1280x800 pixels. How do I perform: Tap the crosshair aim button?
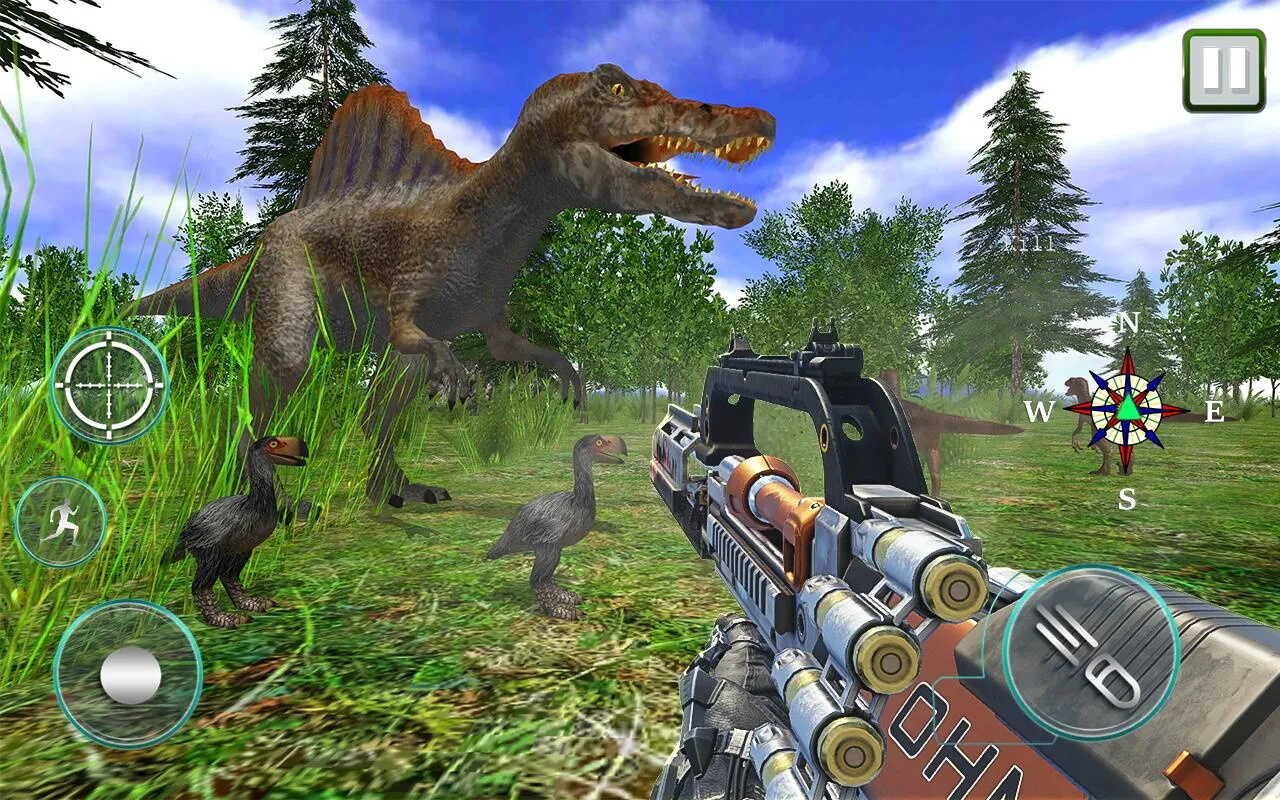109,385
